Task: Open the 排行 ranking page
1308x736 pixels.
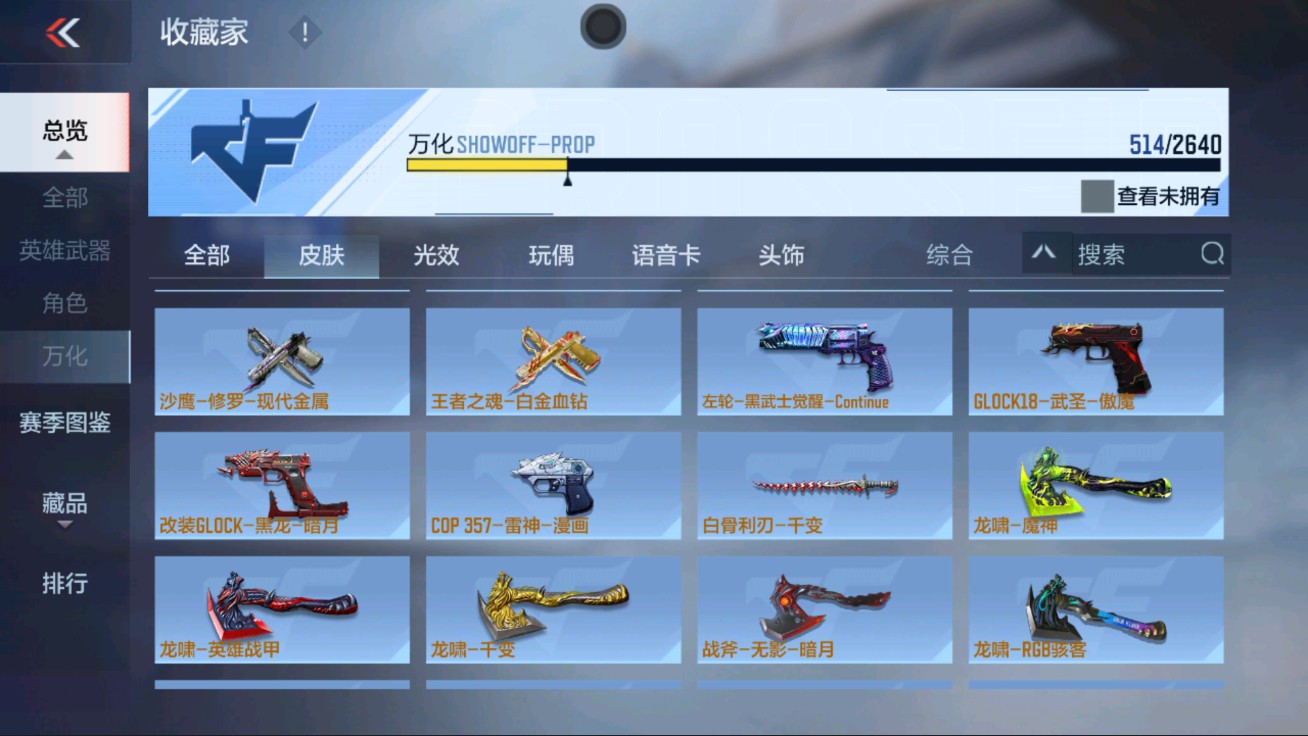Action: click(x=65, y=584)
